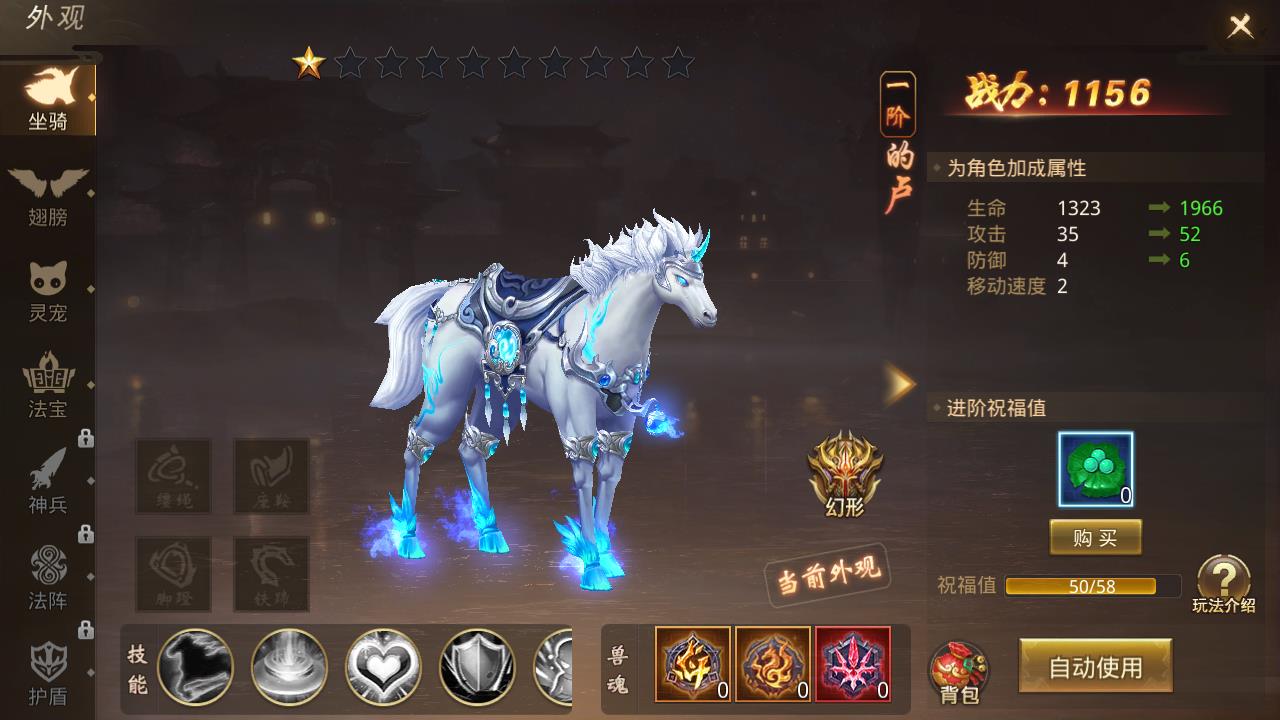
Task: Select the heart skill icon
Action: point(383,666)
